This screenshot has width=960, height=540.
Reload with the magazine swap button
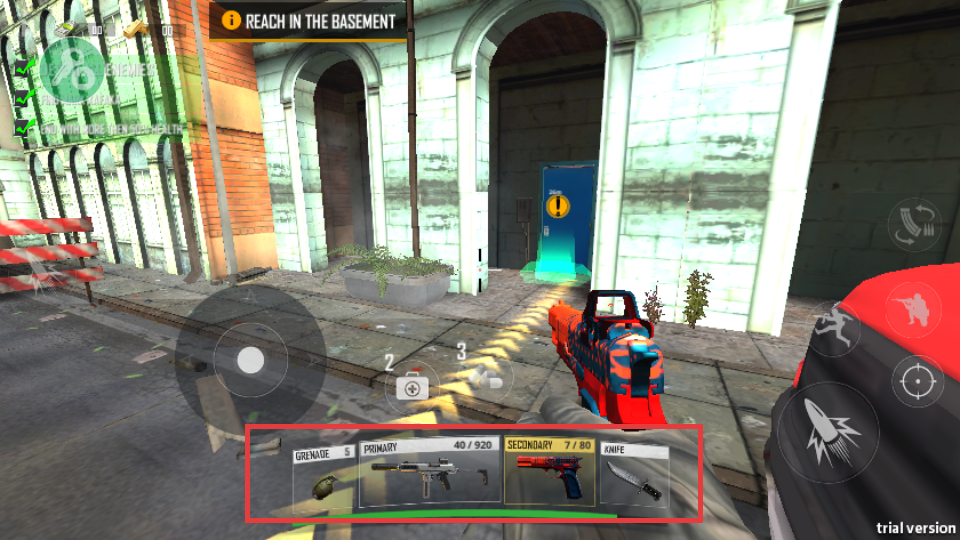915,226
